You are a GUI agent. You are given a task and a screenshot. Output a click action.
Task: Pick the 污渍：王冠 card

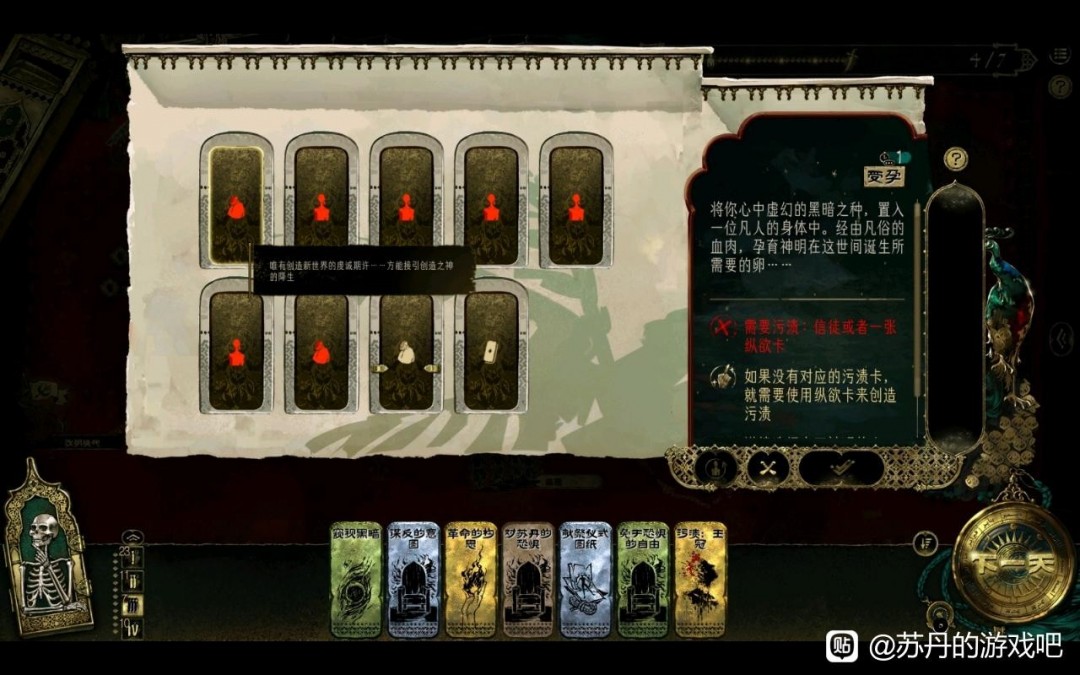point(700,579)
